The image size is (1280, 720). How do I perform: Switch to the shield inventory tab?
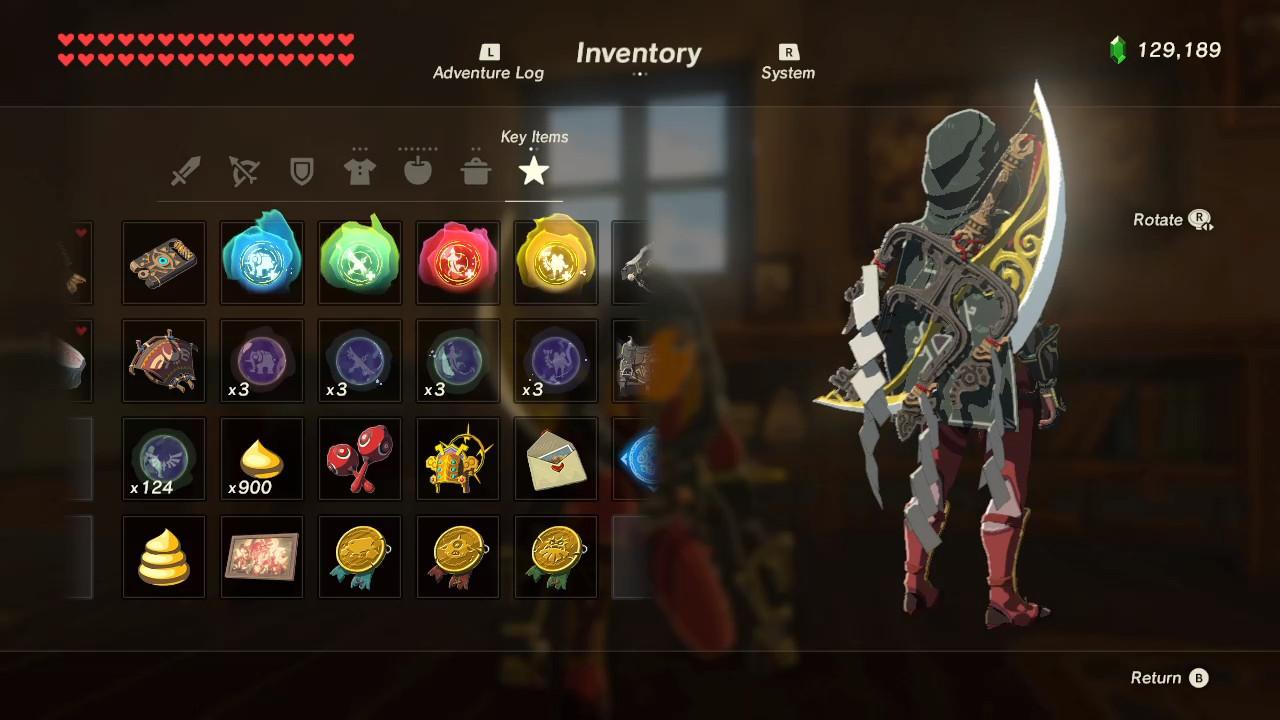(301, 171)
